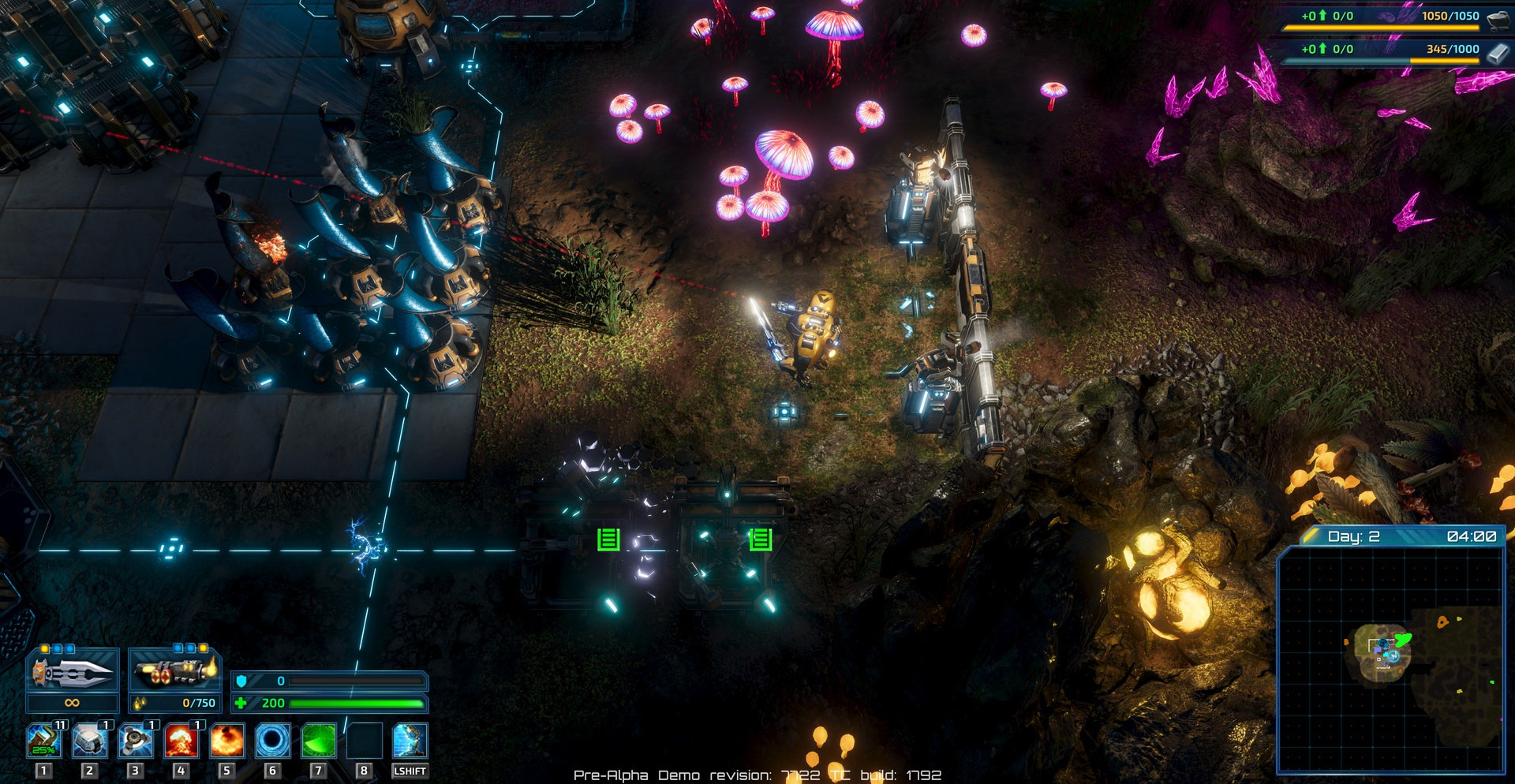Activate the fireball explosion ability

click(x=227, y=741)
